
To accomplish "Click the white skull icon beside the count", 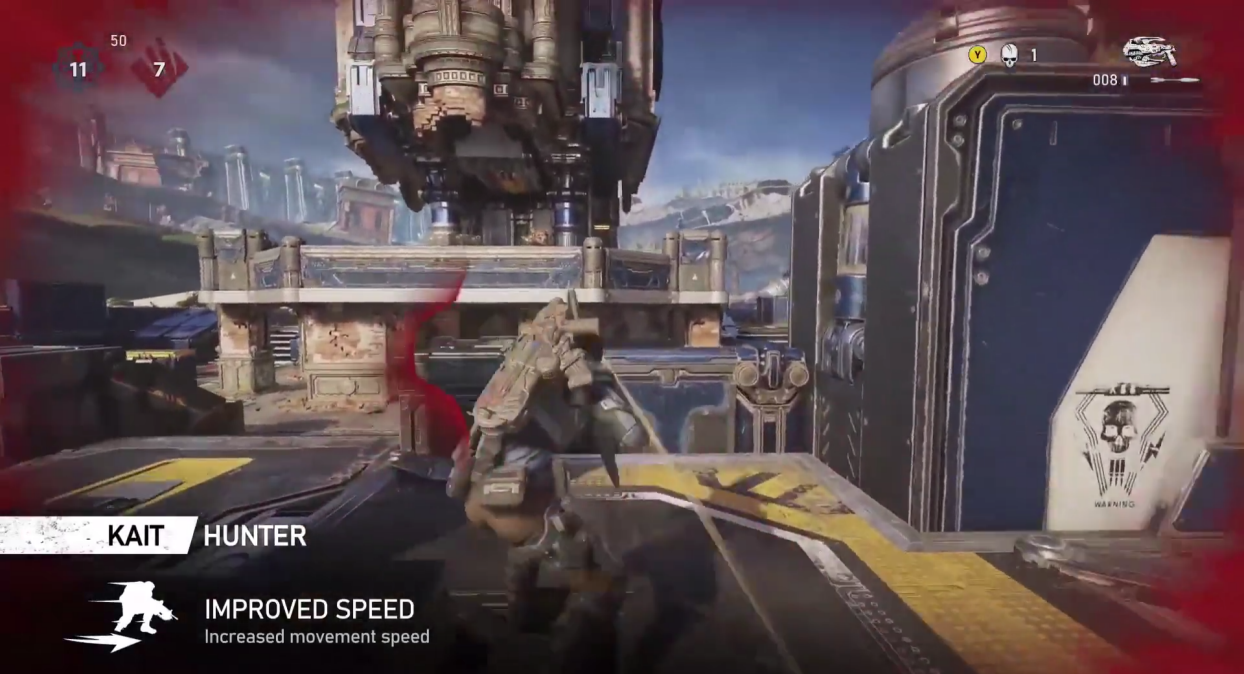I will click(1008, 56).
